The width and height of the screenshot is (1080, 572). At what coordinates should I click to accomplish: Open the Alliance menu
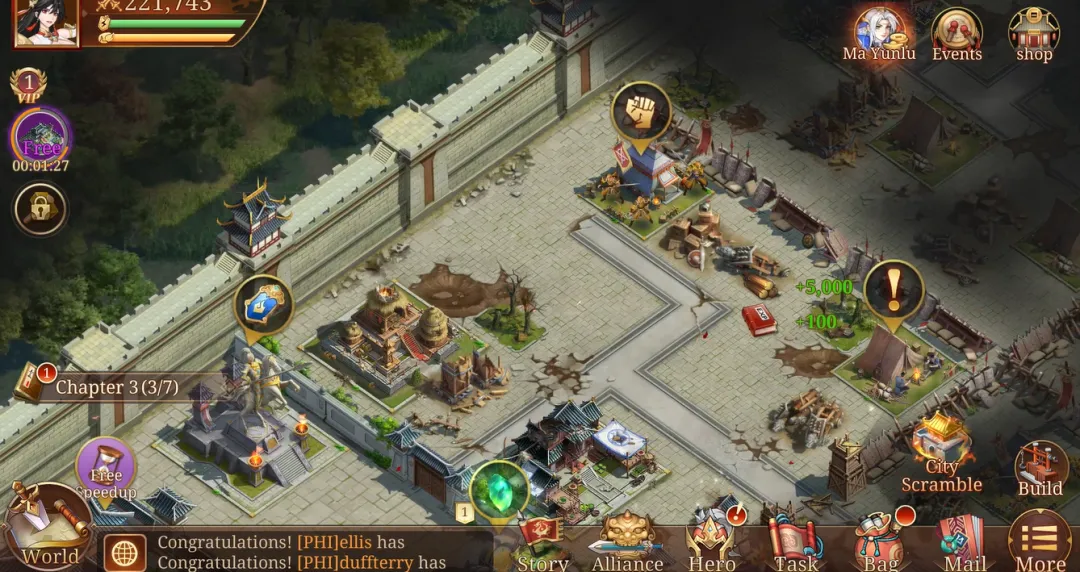tap(627, 545)
